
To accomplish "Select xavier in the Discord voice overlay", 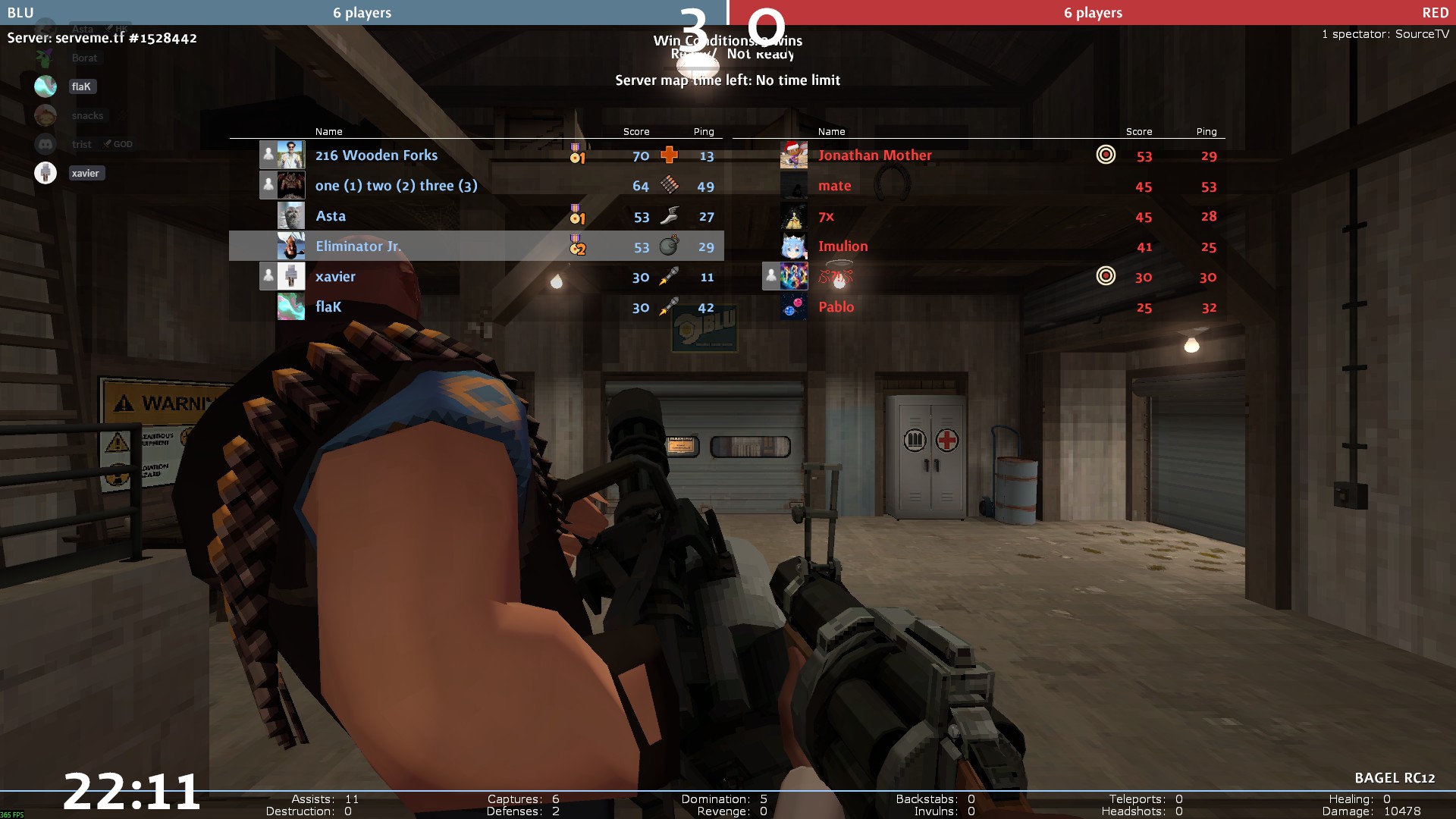I will coord(85,173).
